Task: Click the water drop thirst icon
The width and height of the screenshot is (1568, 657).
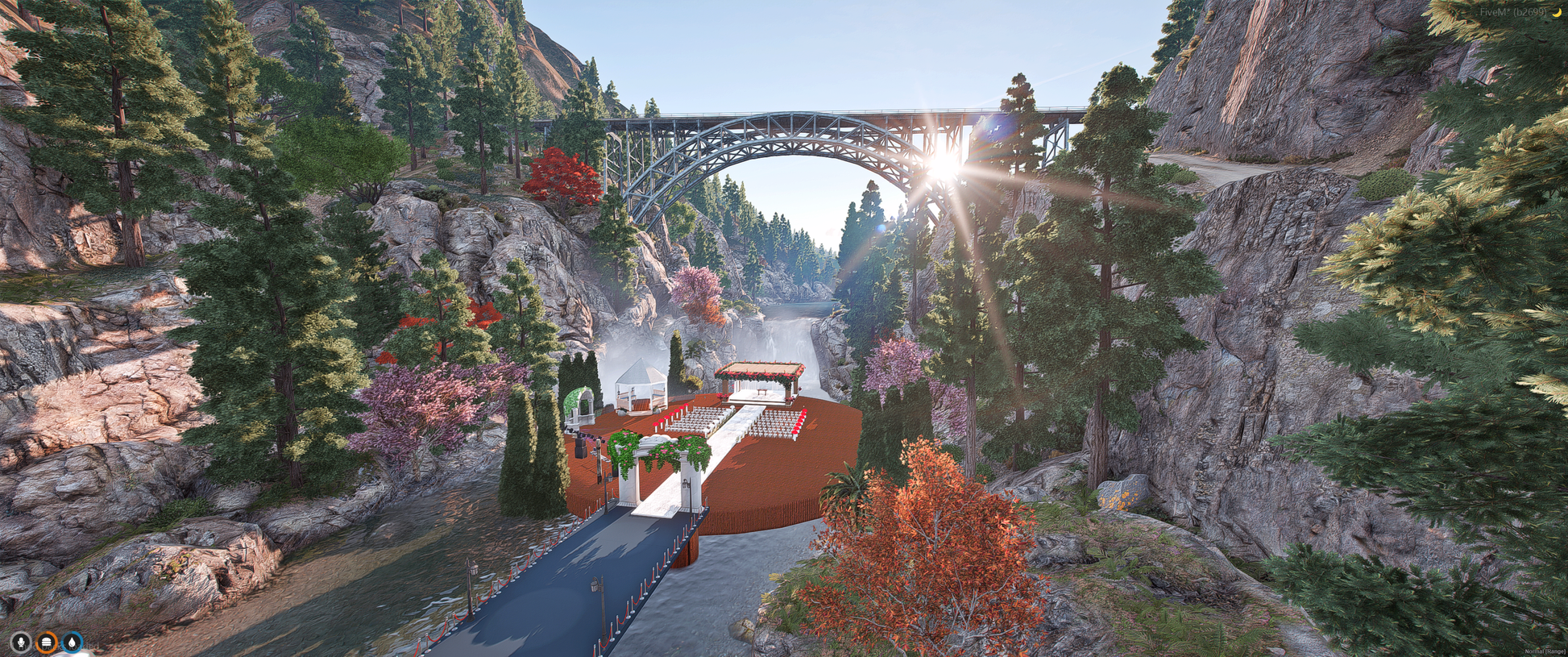Action: (73, 642)
